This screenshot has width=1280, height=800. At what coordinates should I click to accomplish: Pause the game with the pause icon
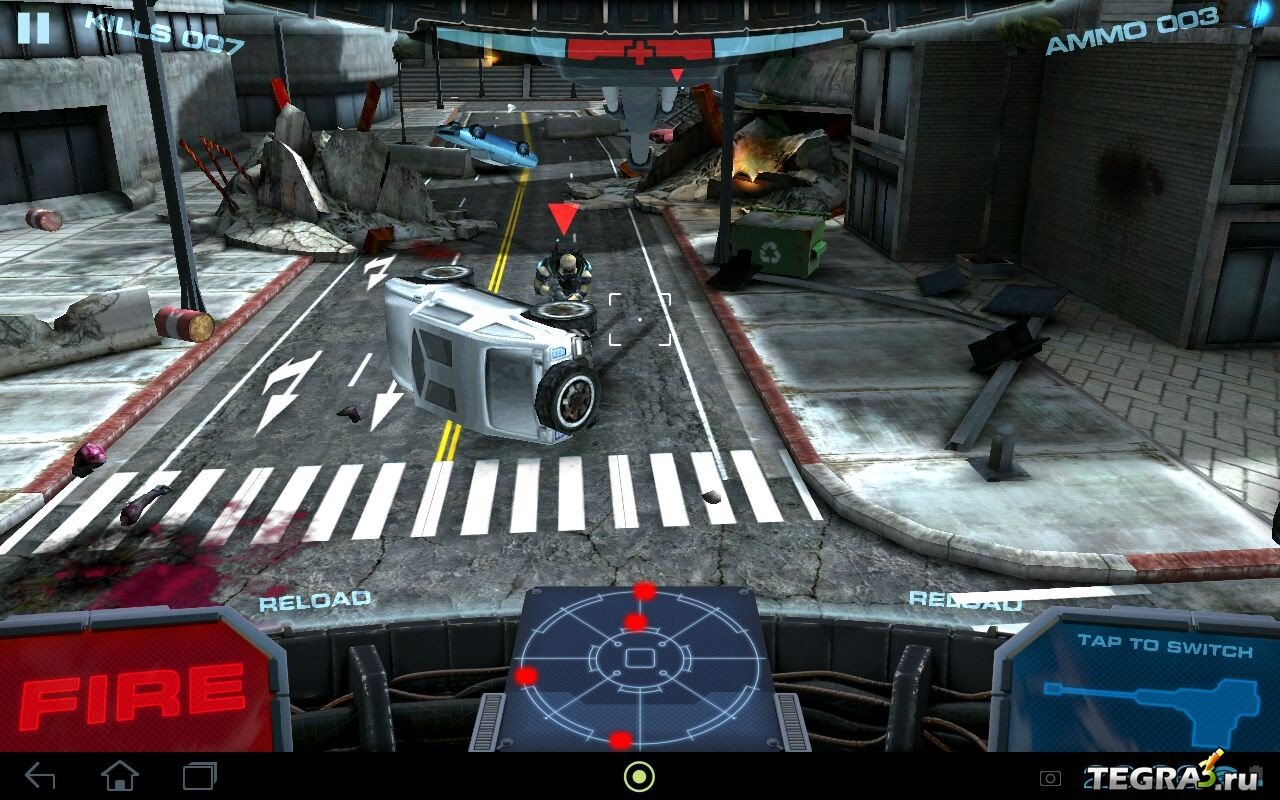pos(33,27)
